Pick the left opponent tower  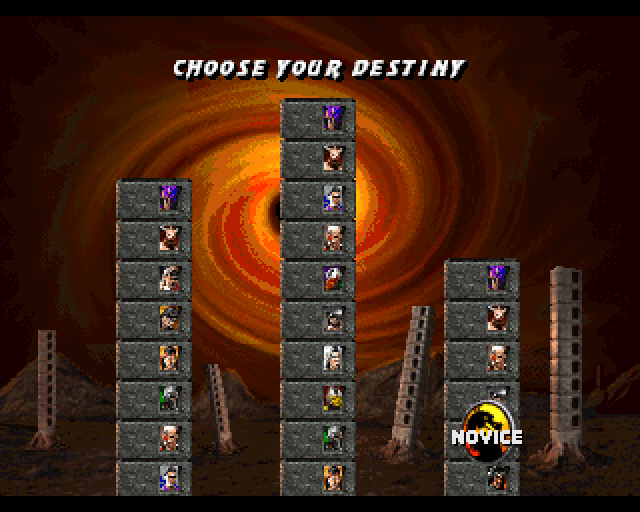point(154,340)
